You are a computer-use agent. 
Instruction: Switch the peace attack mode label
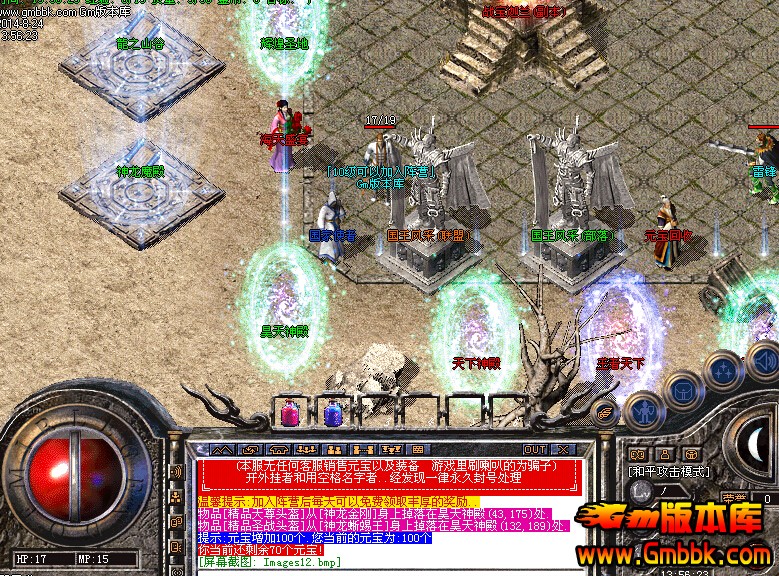coord(669,471)
